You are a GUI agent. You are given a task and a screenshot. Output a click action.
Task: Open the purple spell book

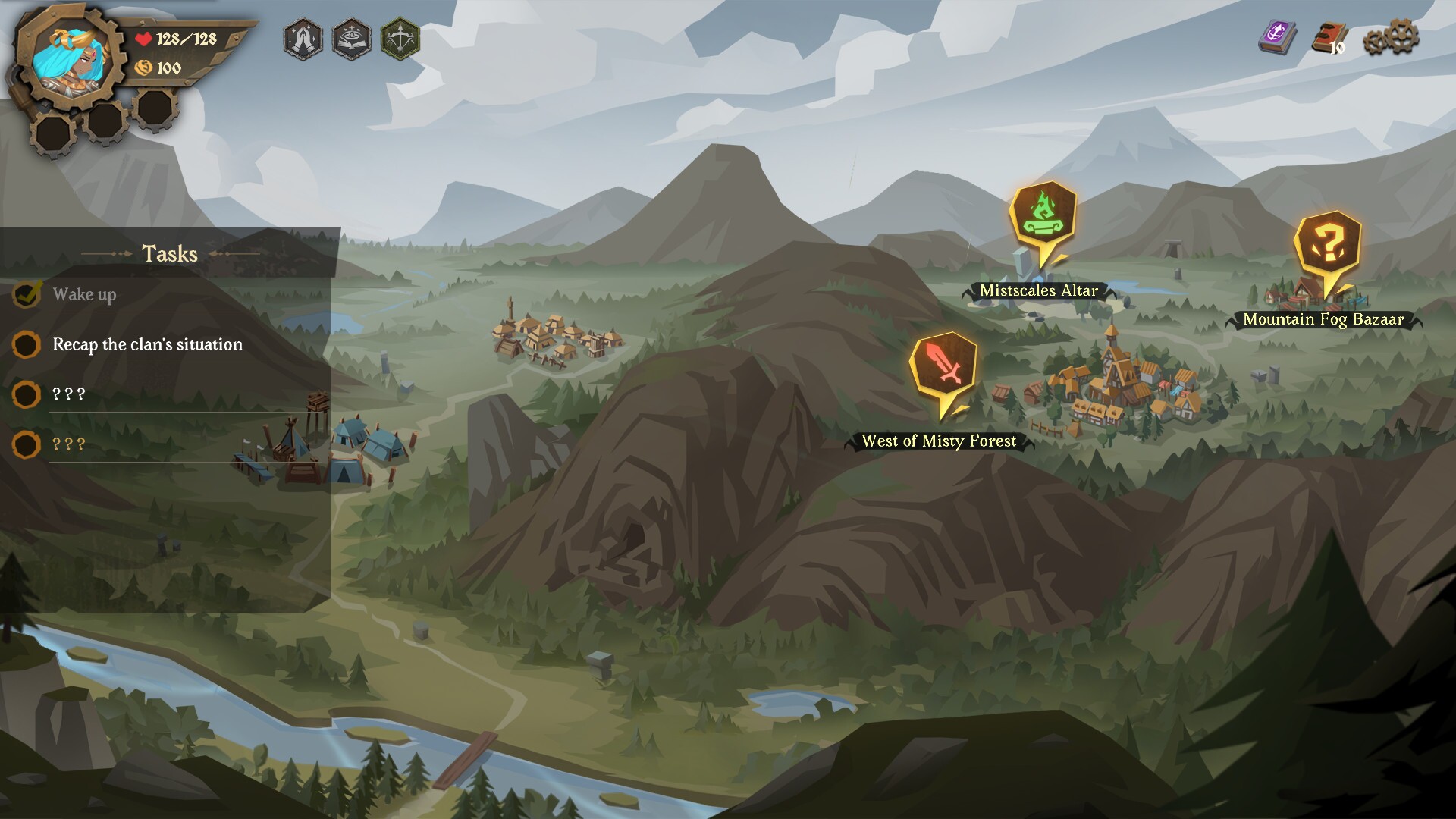point(1278,37)
